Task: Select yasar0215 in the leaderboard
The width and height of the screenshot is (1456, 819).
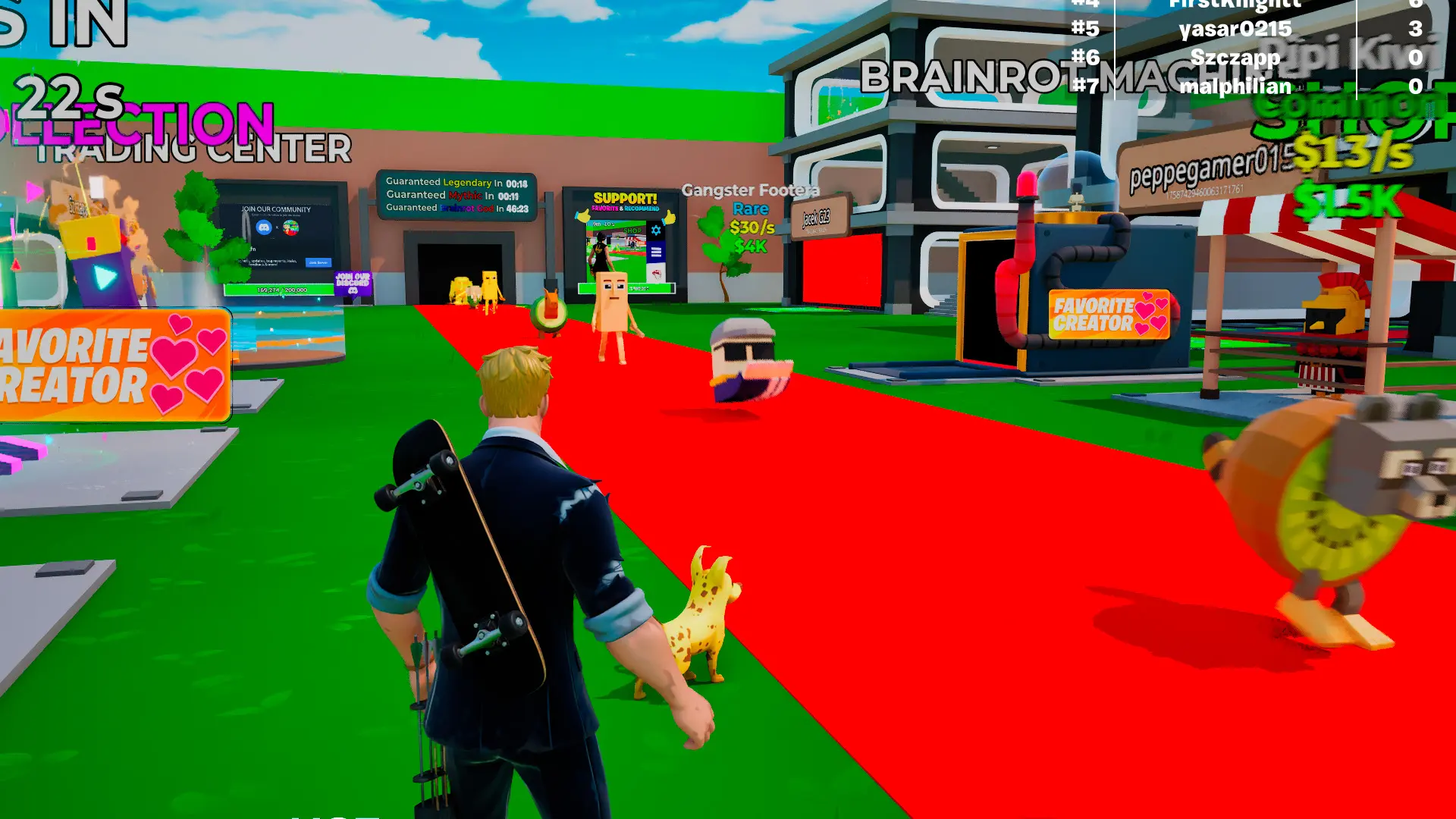Action: [1235, 29]
